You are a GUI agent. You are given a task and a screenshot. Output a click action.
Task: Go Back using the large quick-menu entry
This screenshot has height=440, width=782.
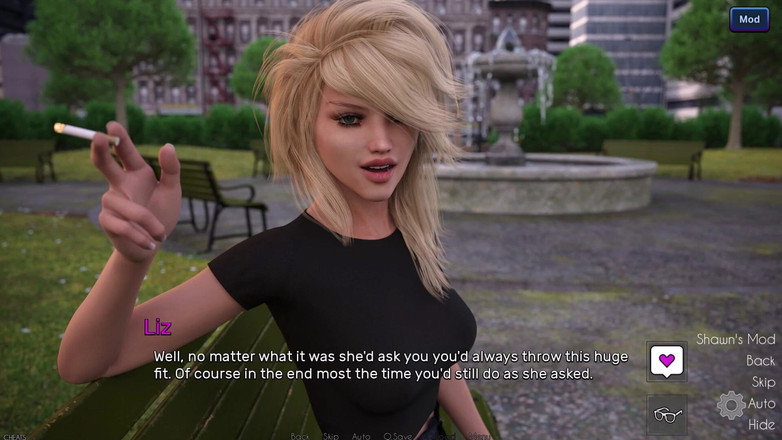pyautogui.click(x=760, y=361)
